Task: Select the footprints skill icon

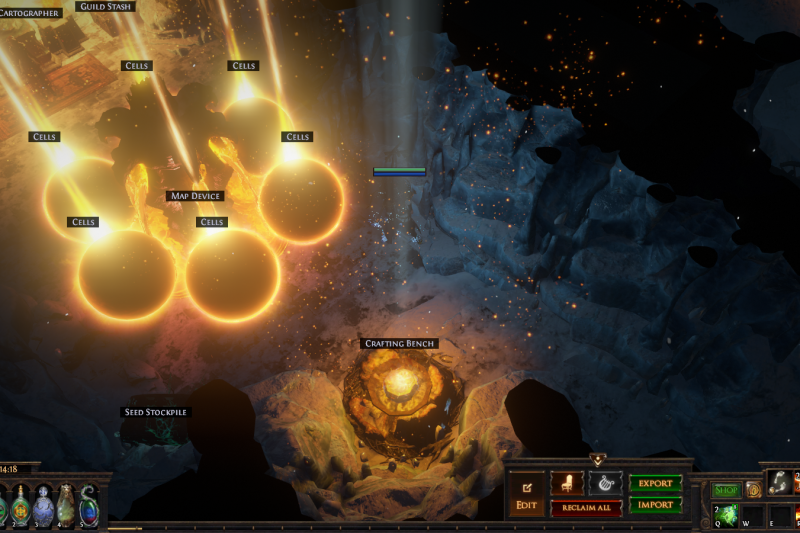Action: coord(779,484)
